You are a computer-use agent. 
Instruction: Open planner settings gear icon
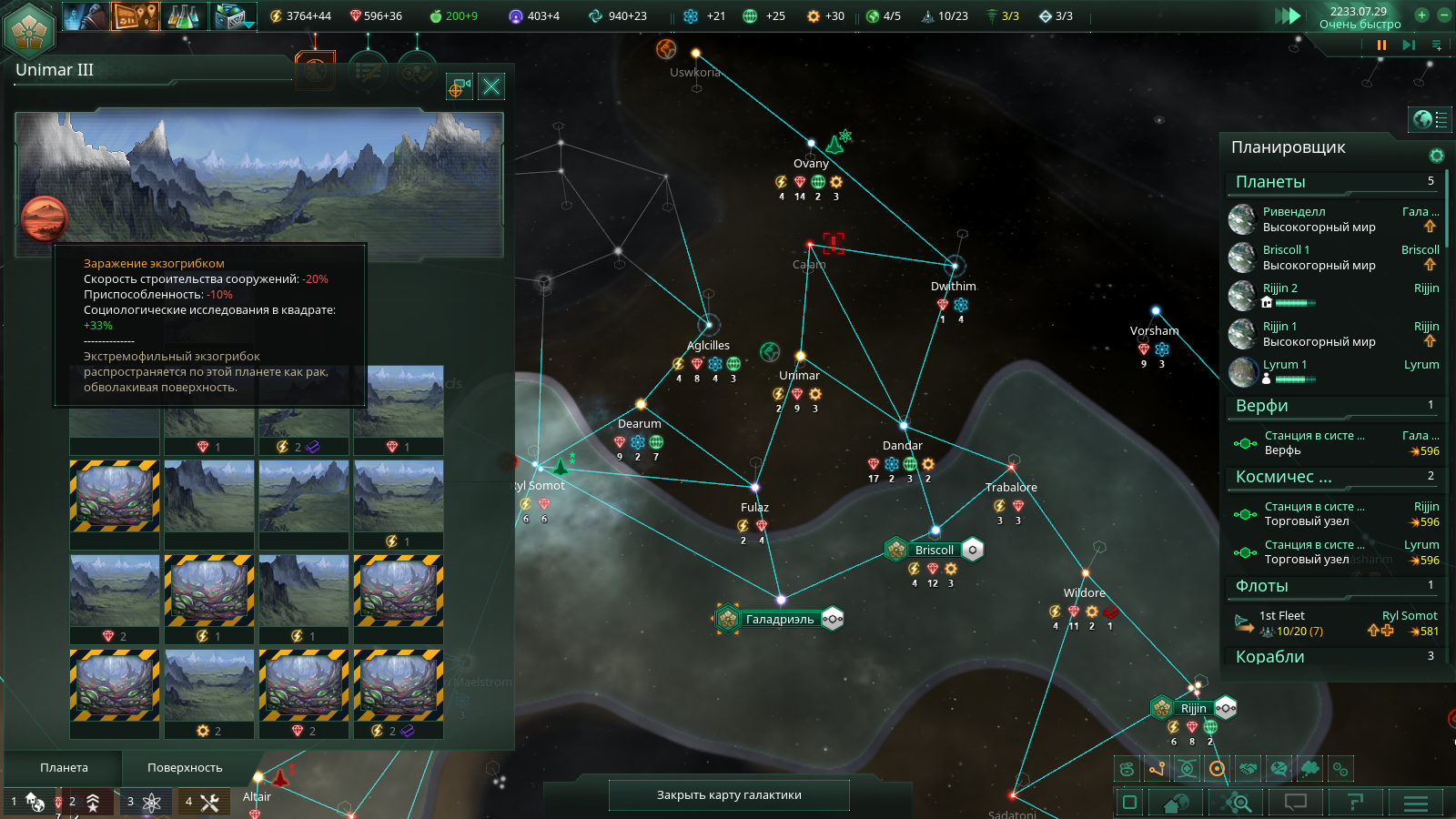click(1437, 156)
